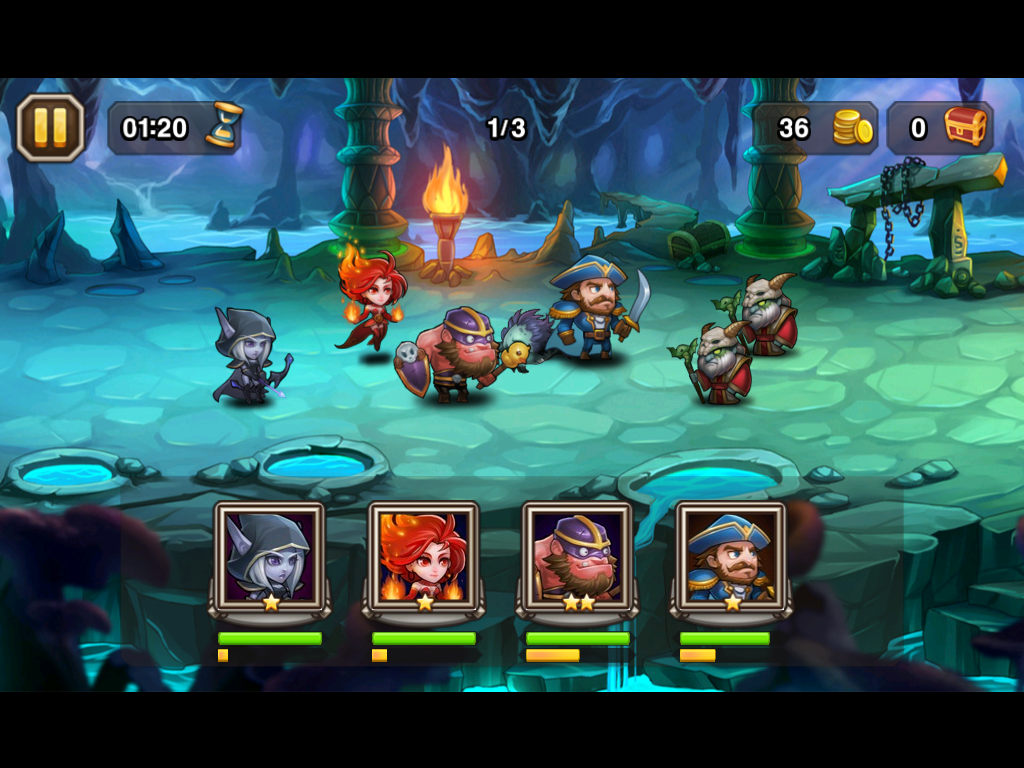Choose the blue-hat pirate captain portrait
1024x768 pixels.
pyautogui.click(x=731, y=558)
